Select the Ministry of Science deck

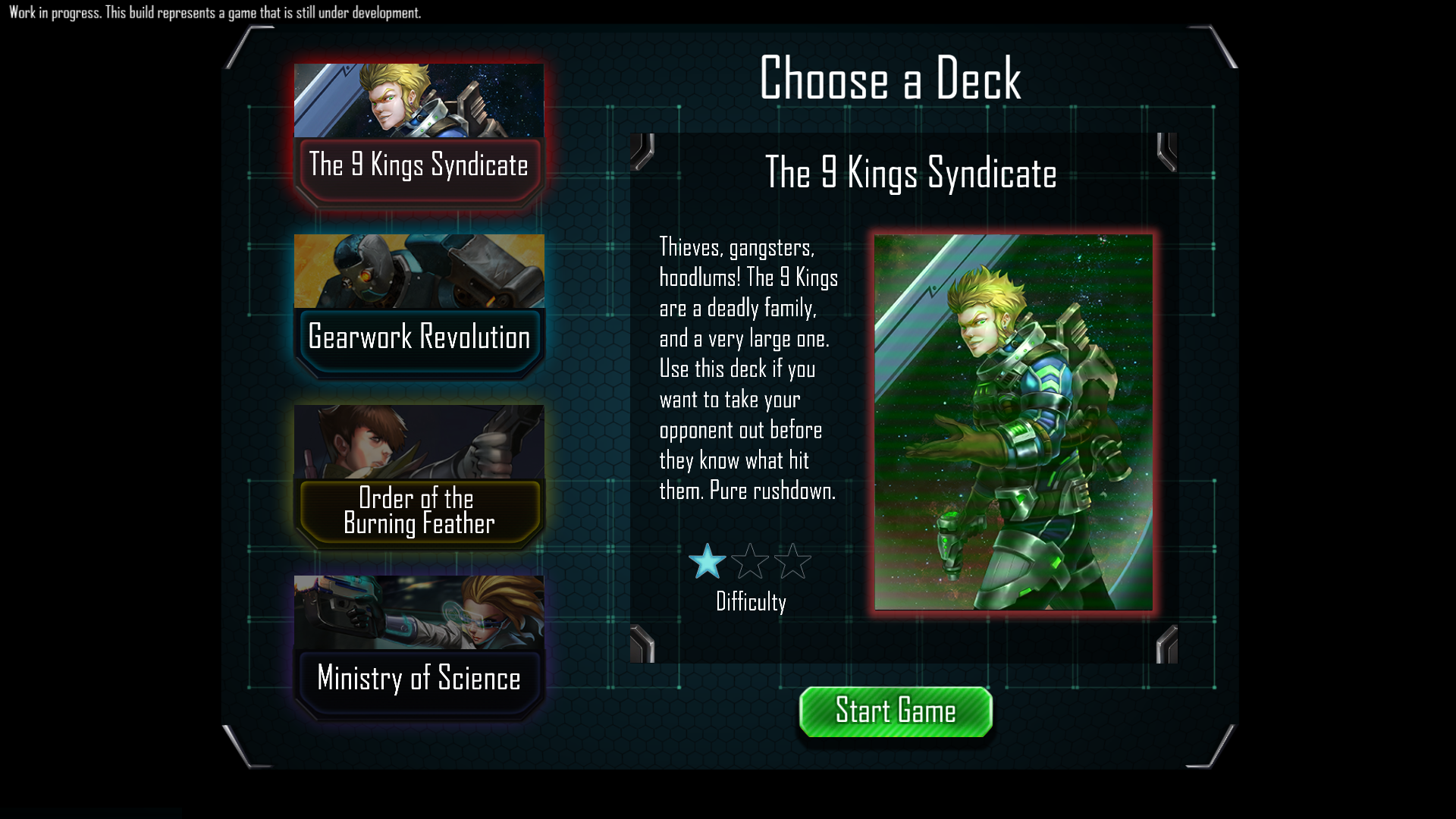click(x=419, y=648)
